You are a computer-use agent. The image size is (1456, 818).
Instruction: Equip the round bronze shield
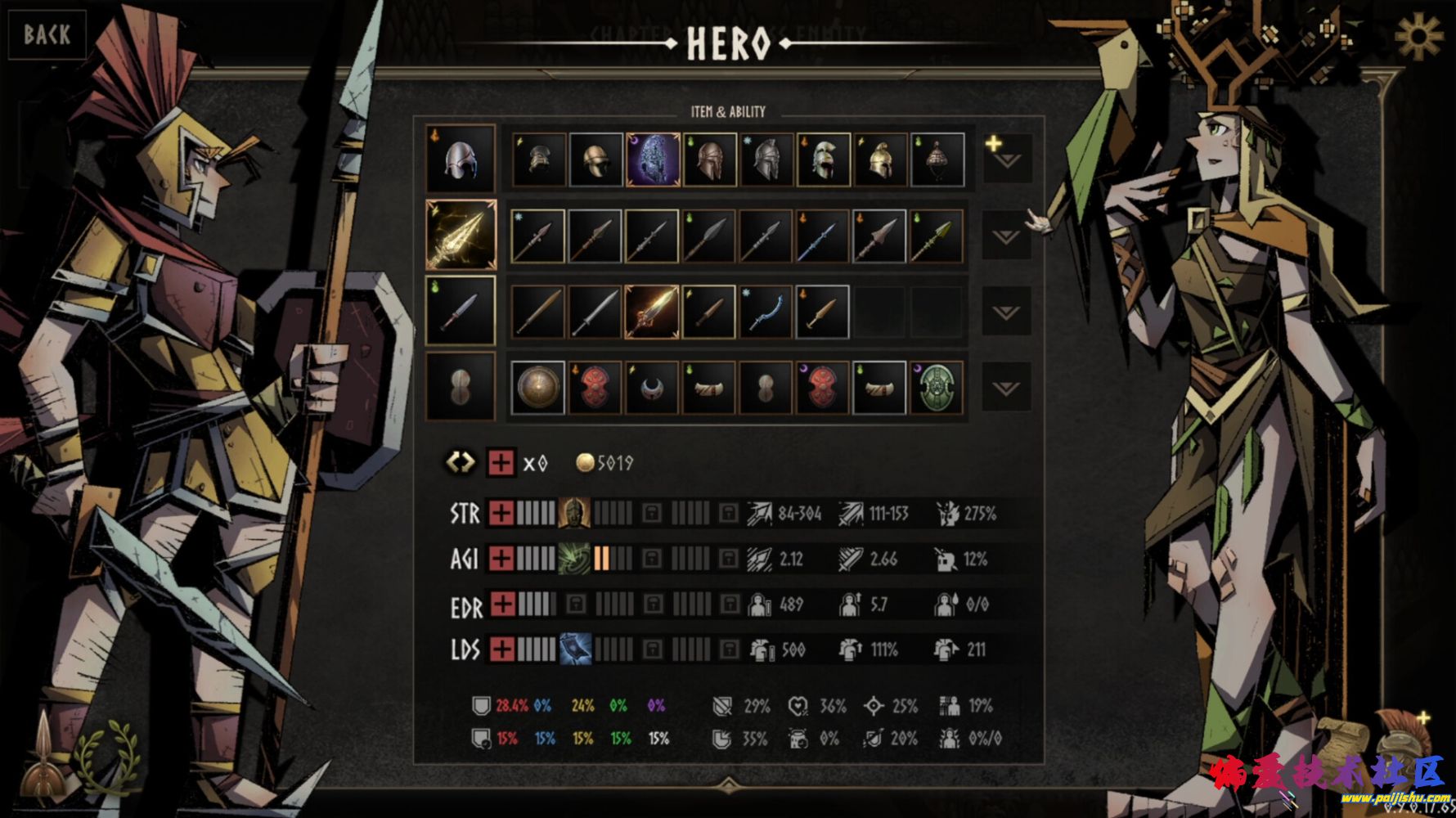click(x=537, y=388)
